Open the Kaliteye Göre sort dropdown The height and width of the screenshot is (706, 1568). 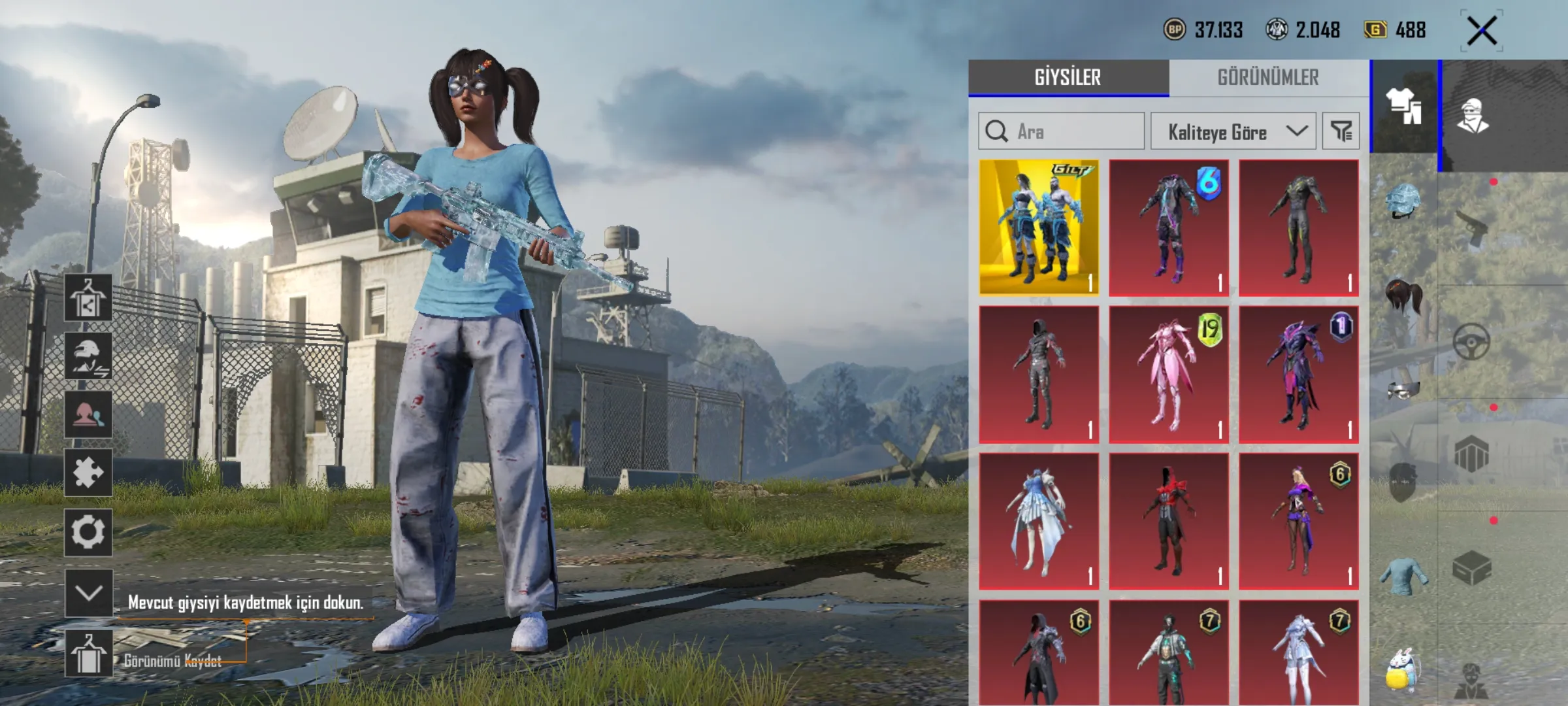point(1233,131)
